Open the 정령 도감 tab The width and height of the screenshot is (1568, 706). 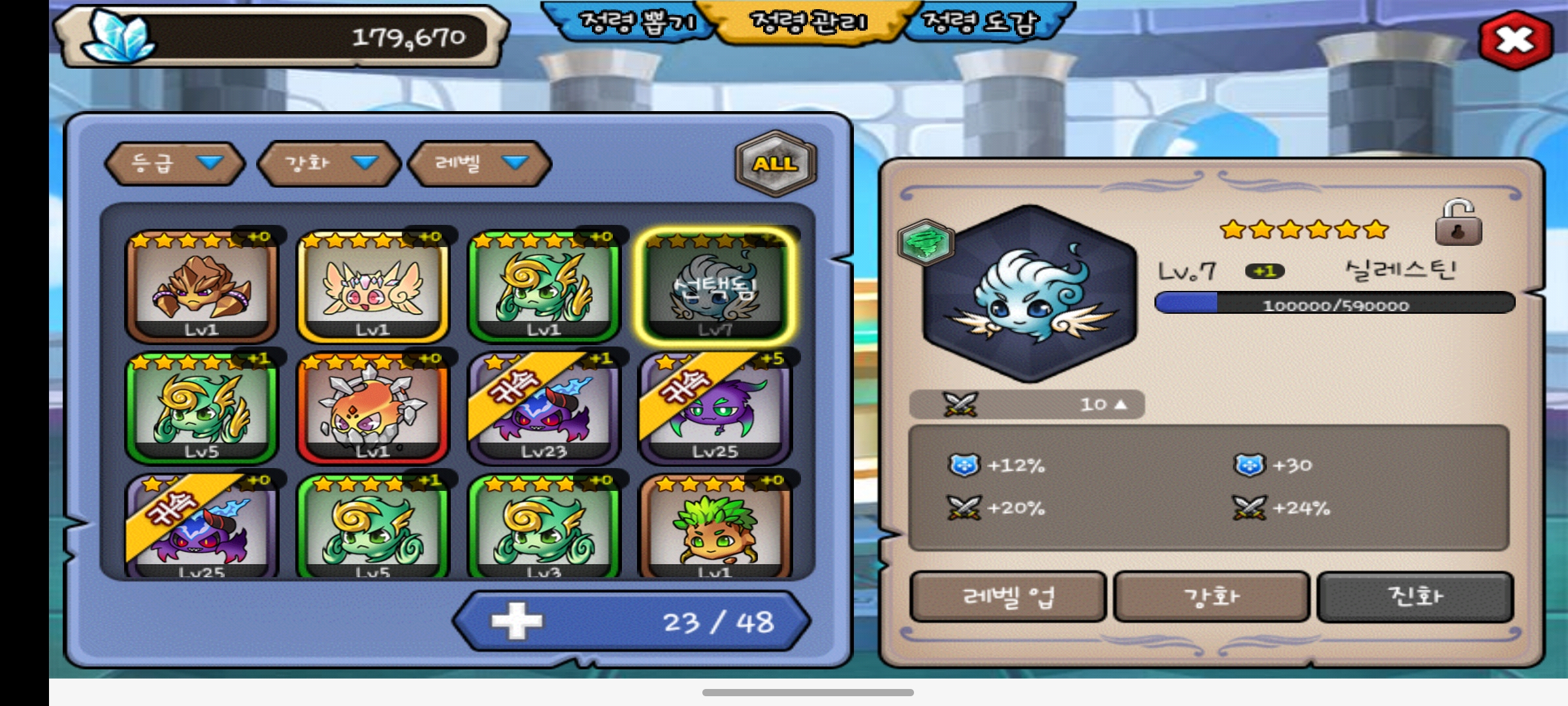coord(980,24)
